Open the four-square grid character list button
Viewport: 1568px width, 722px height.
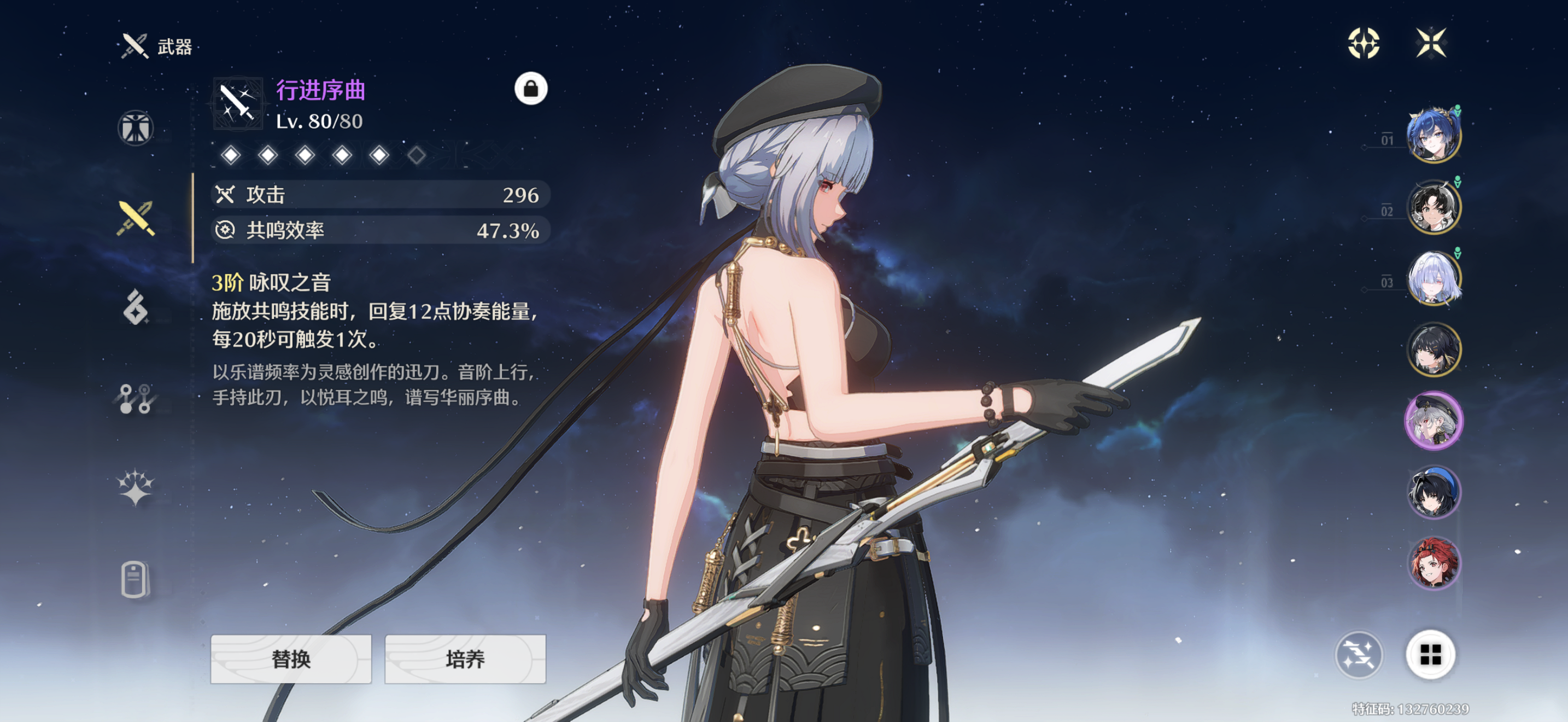point(1430,655)
